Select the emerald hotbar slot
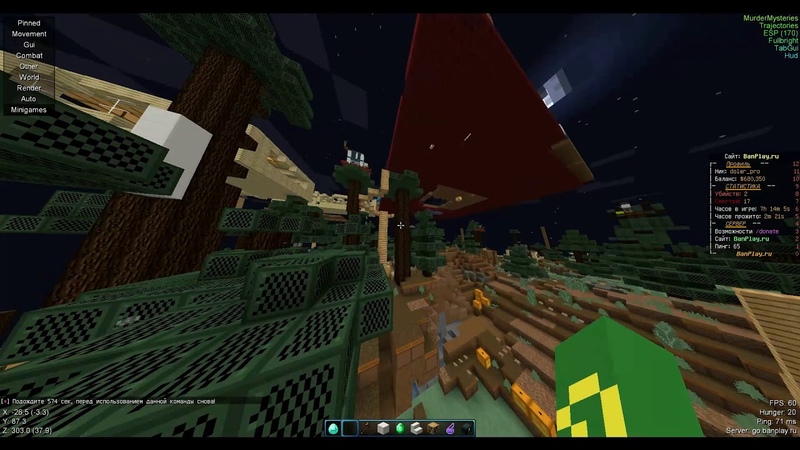This screenshot has width=800, height=450. 400,428
